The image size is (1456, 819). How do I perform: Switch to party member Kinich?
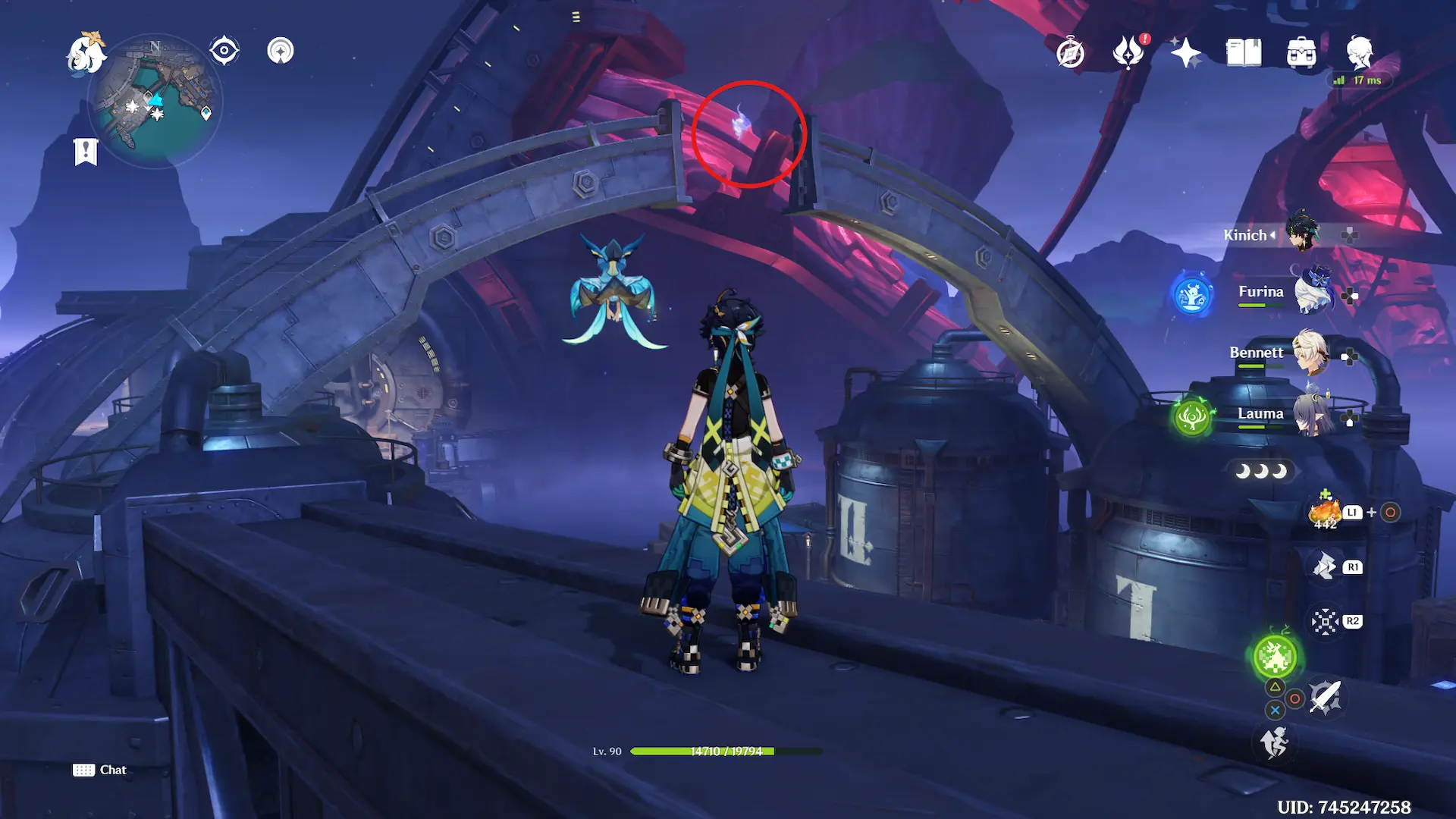click(x=1301, y=233)
